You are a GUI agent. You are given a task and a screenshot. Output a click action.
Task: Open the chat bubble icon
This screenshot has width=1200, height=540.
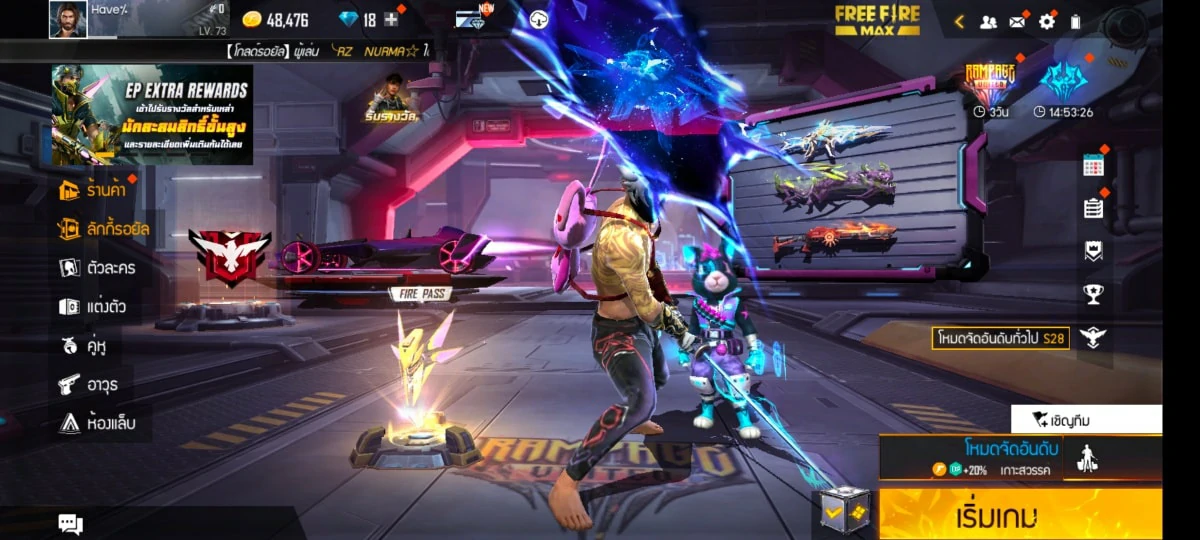(70, 523)
